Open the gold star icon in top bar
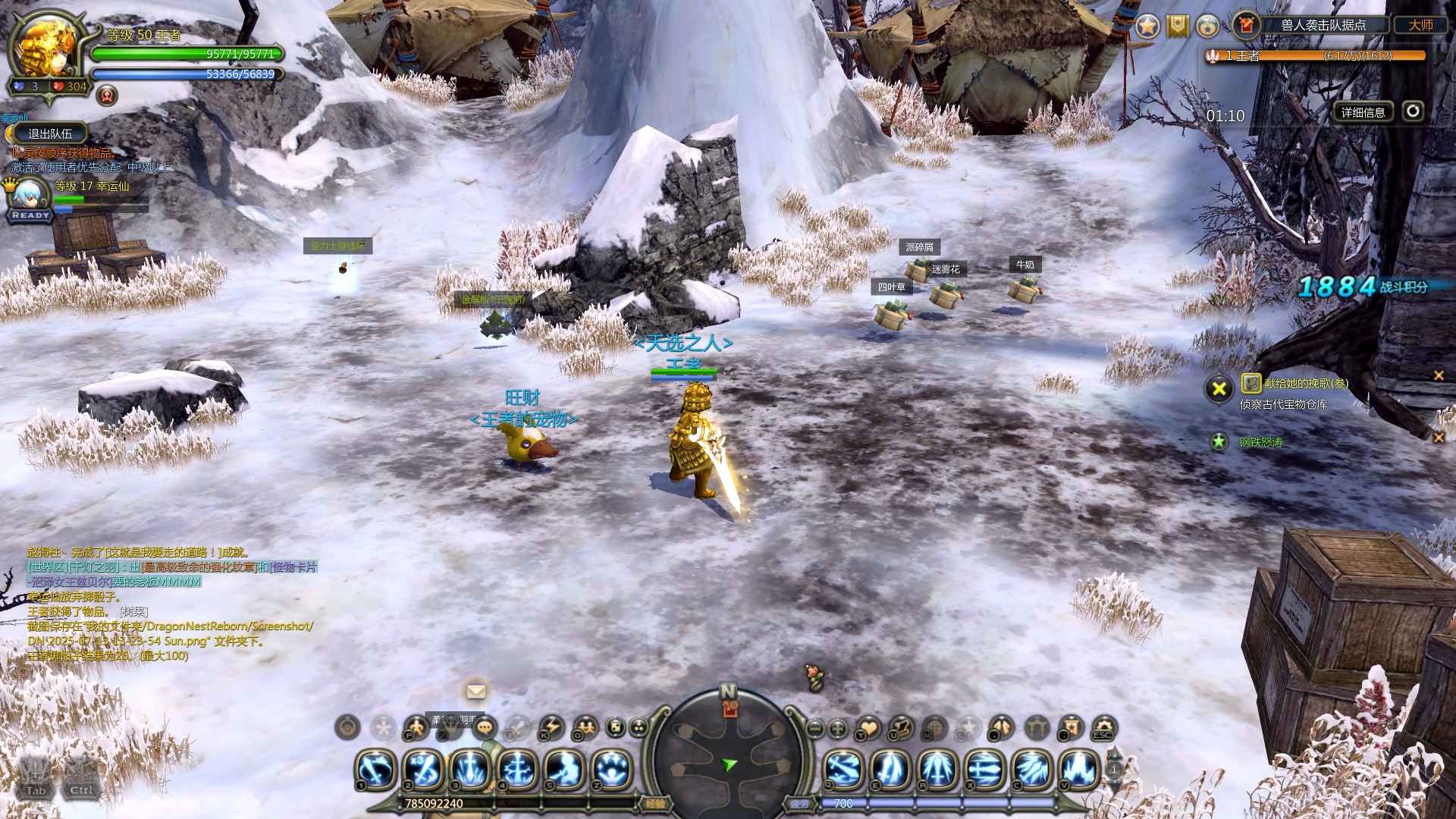This screenshot has width=1456, height=819. tap(1147, 26)
